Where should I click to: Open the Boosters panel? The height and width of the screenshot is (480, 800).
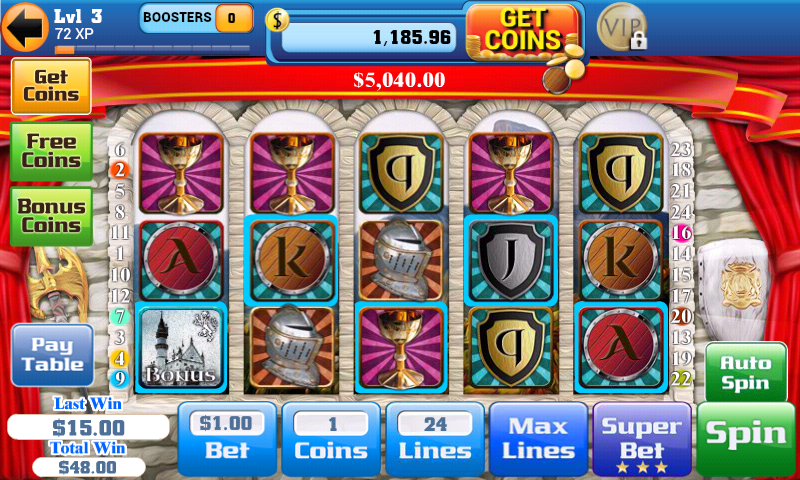(x=196, y=18)
